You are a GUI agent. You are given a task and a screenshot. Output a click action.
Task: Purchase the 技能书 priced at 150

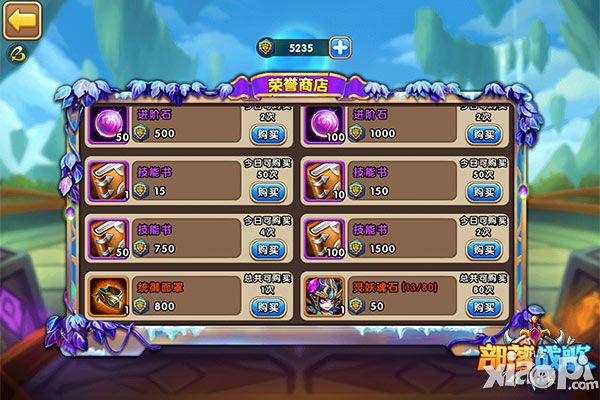(486, 191)
